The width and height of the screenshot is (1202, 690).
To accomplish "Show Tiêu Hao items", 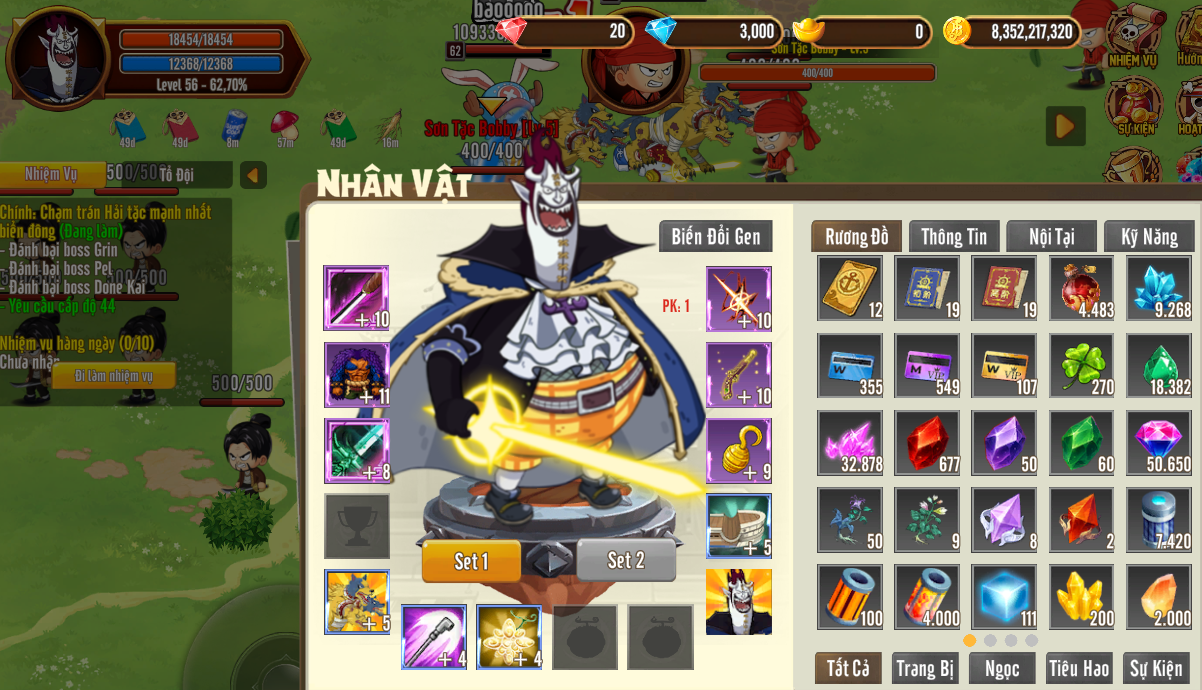I will pos(1079,668).
